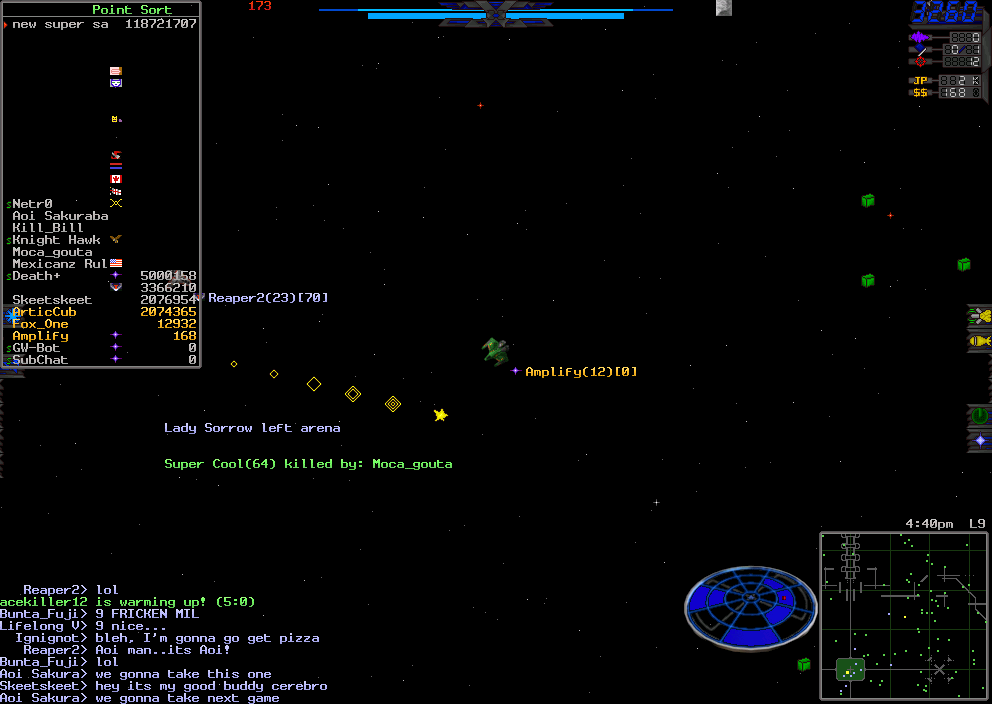Choose ArticCub in the player list
This screenshot has width=992, height=704.
[x=44, y=312]
